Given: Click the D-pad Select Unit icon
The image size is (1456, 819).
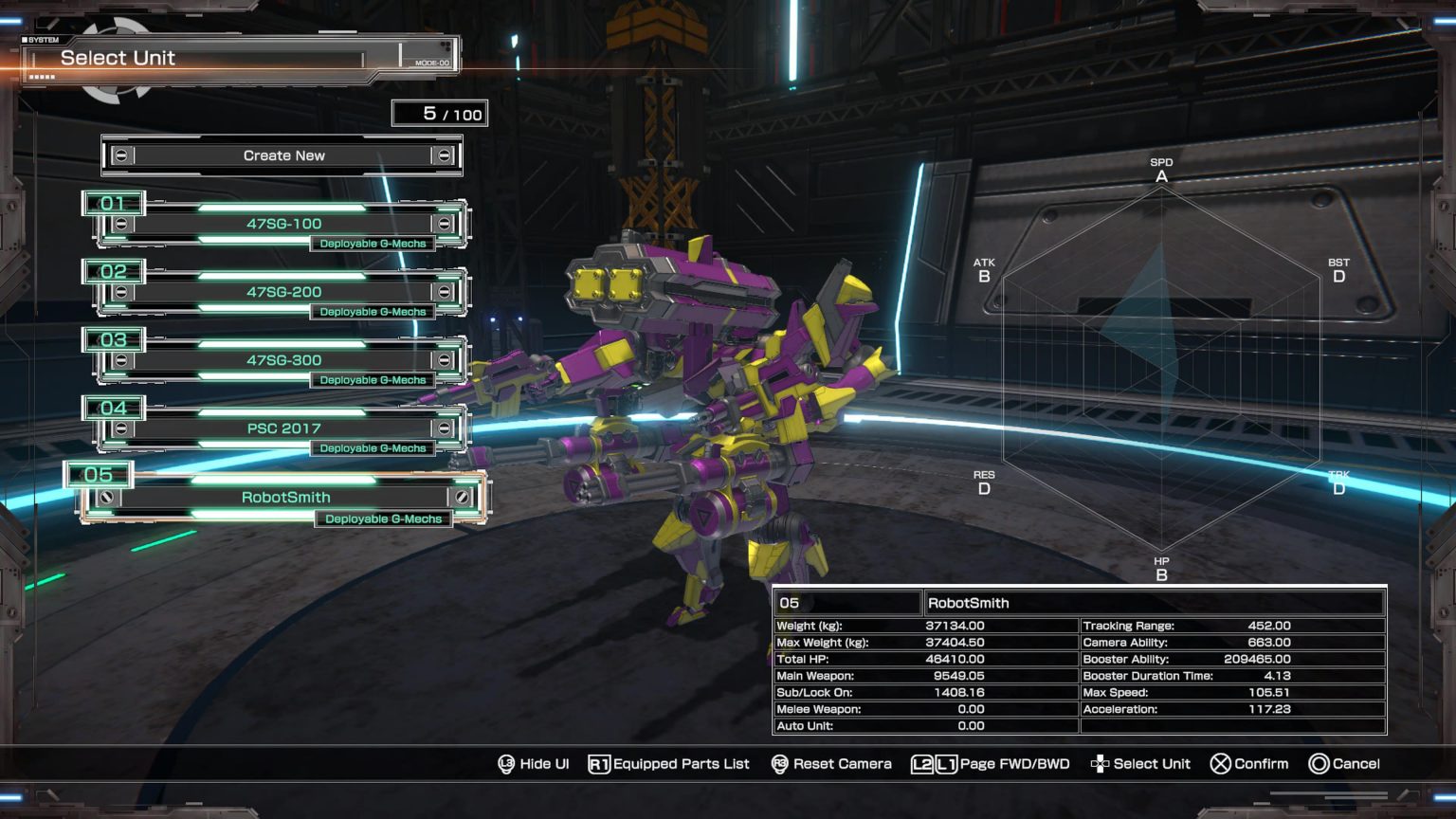Looking at the screenshot, I should pyautogui.click(x=1099, y=763).
